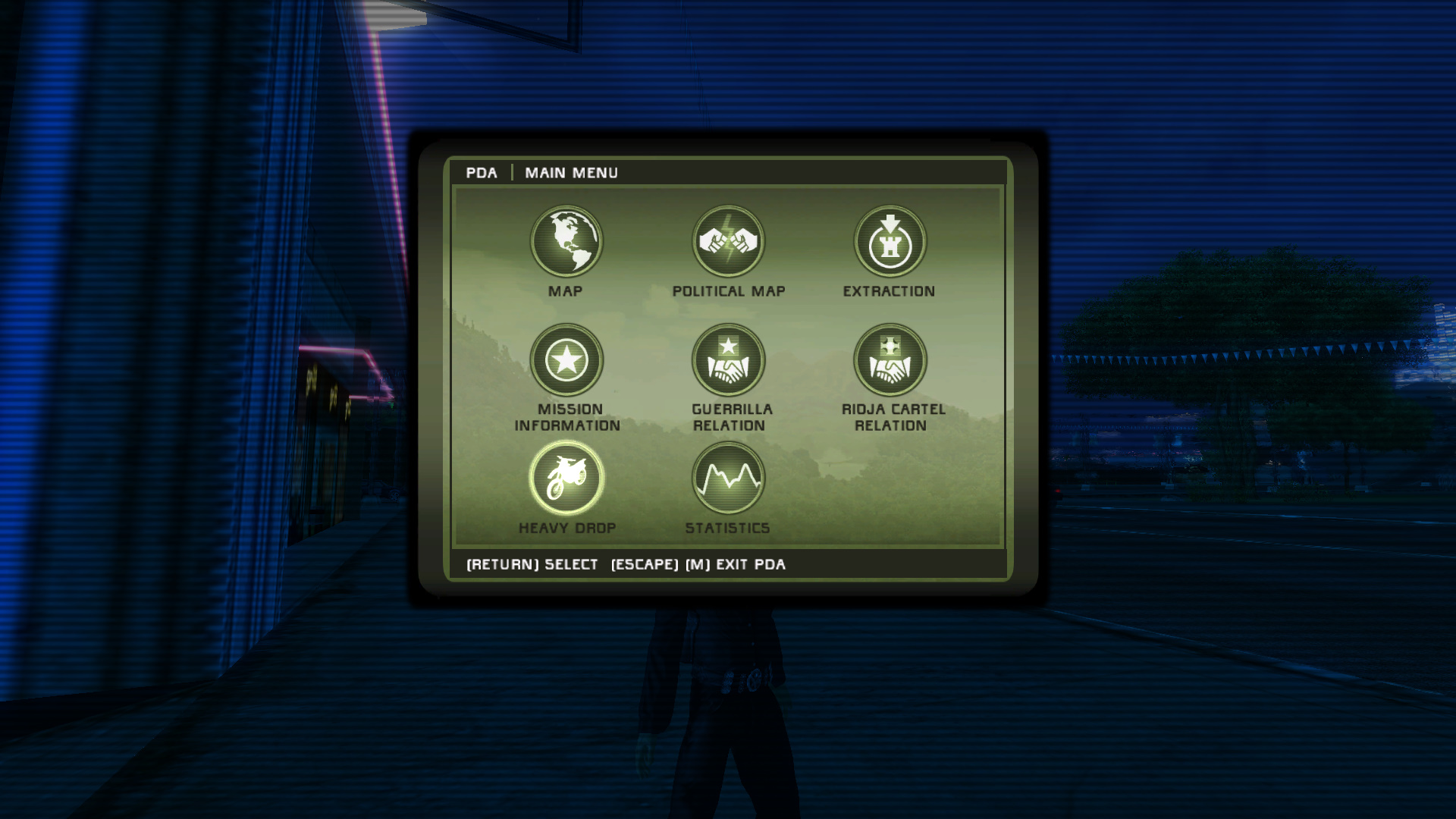The image size is (1456, 819).
Task: Open the Guerrilla Relation handshake icon
Action: point(728,359)
